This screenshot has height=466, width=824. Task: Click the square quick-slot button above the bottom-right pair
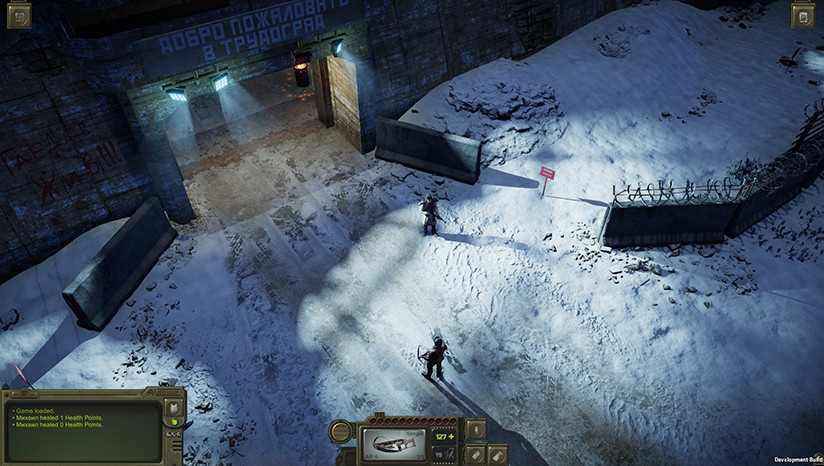[476, 430]
